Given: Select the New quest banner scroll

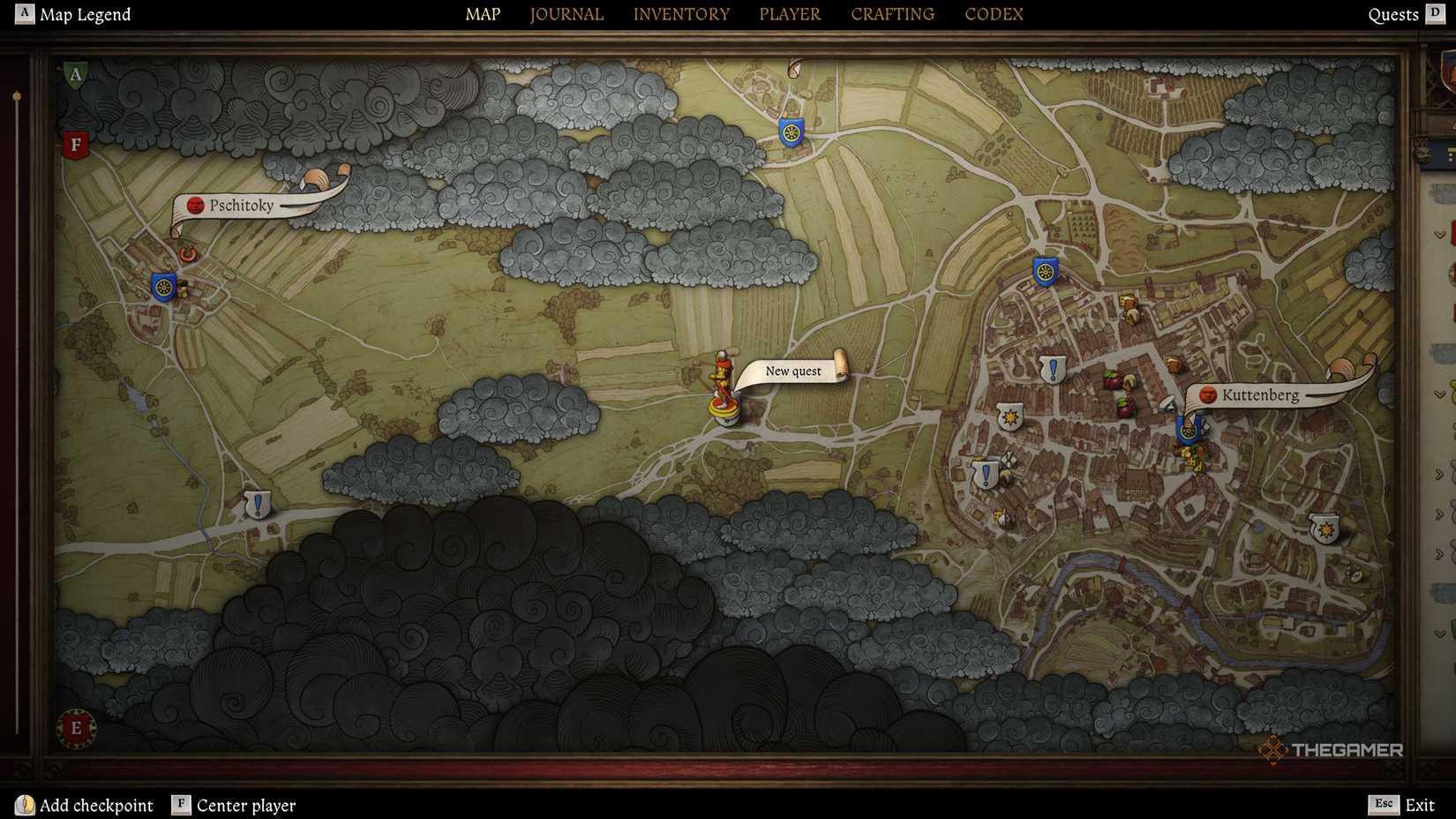Looking at the screenshot, I should pyautogui.click(x=792, y=371).
